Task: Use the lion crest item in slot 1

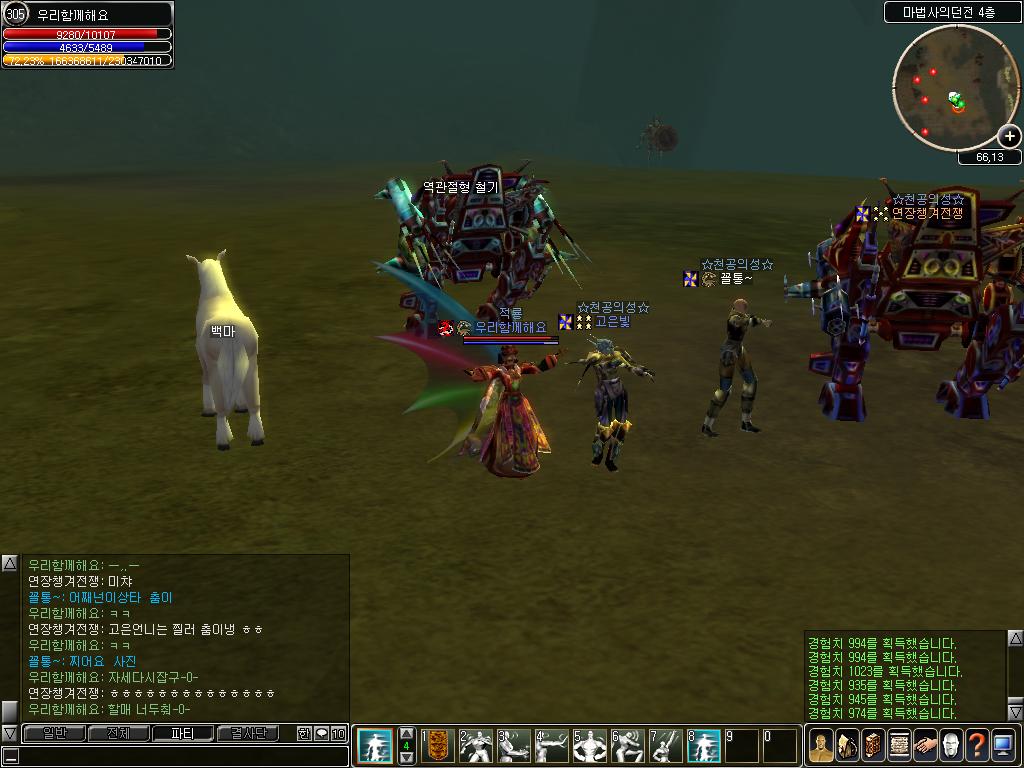Action: click(x=438, y=745)
